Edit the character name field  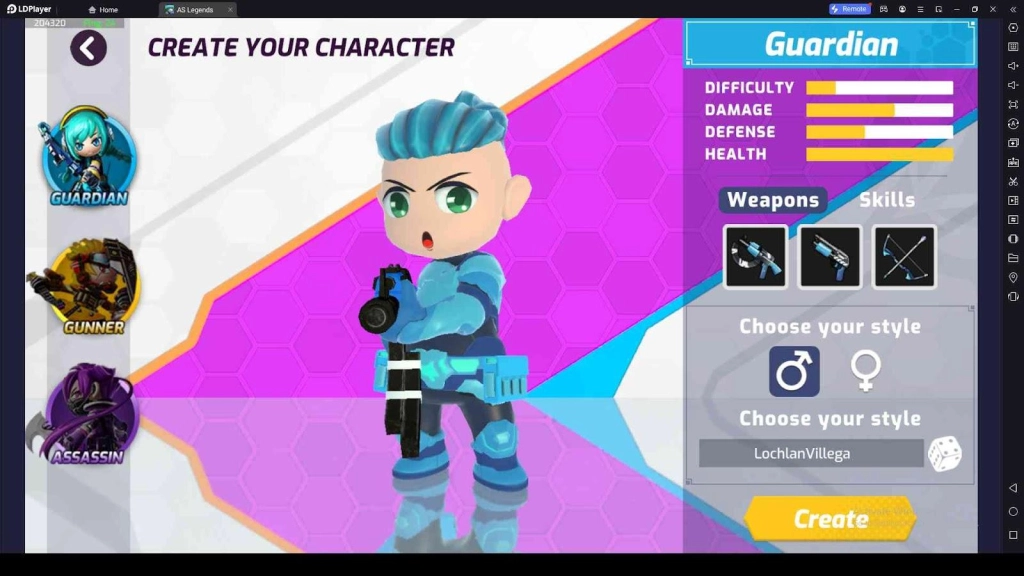(810, 453)
